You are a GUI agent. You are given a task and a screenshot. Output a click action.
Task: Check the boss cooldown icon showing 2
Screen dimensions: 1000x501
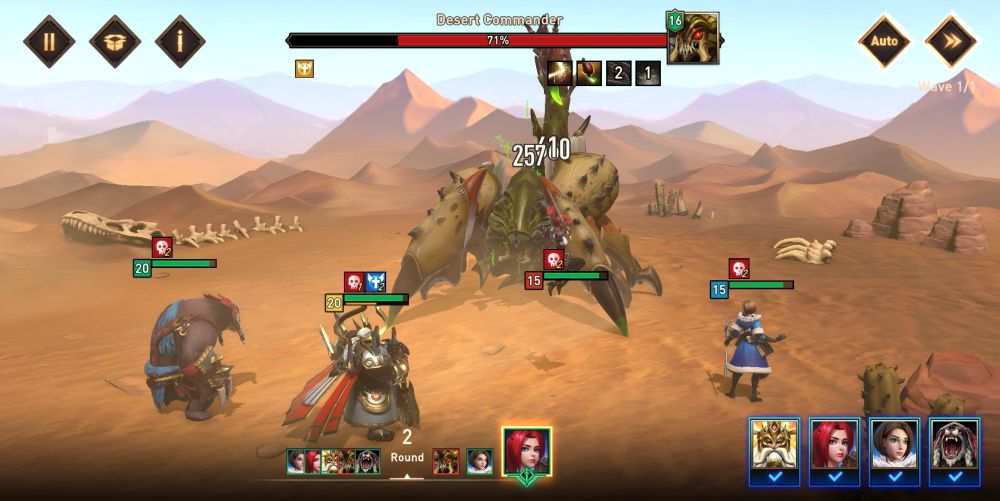point(618,73)
